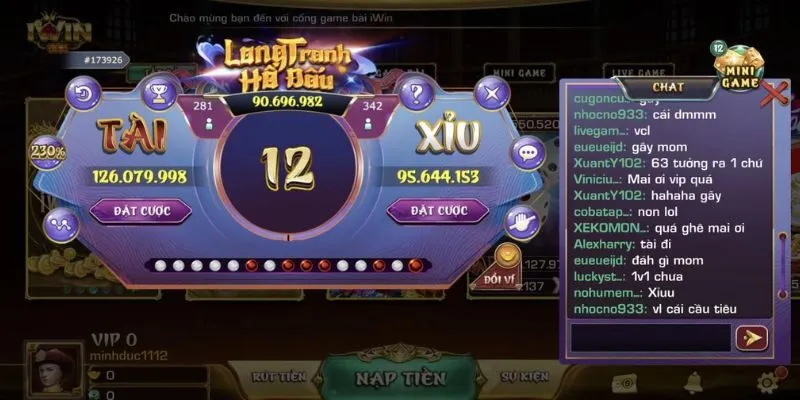Image resolution: width=800 pixels, height=400 pixels.
Task: Open the Sự Kiện events button
Action: pos(524,378)
